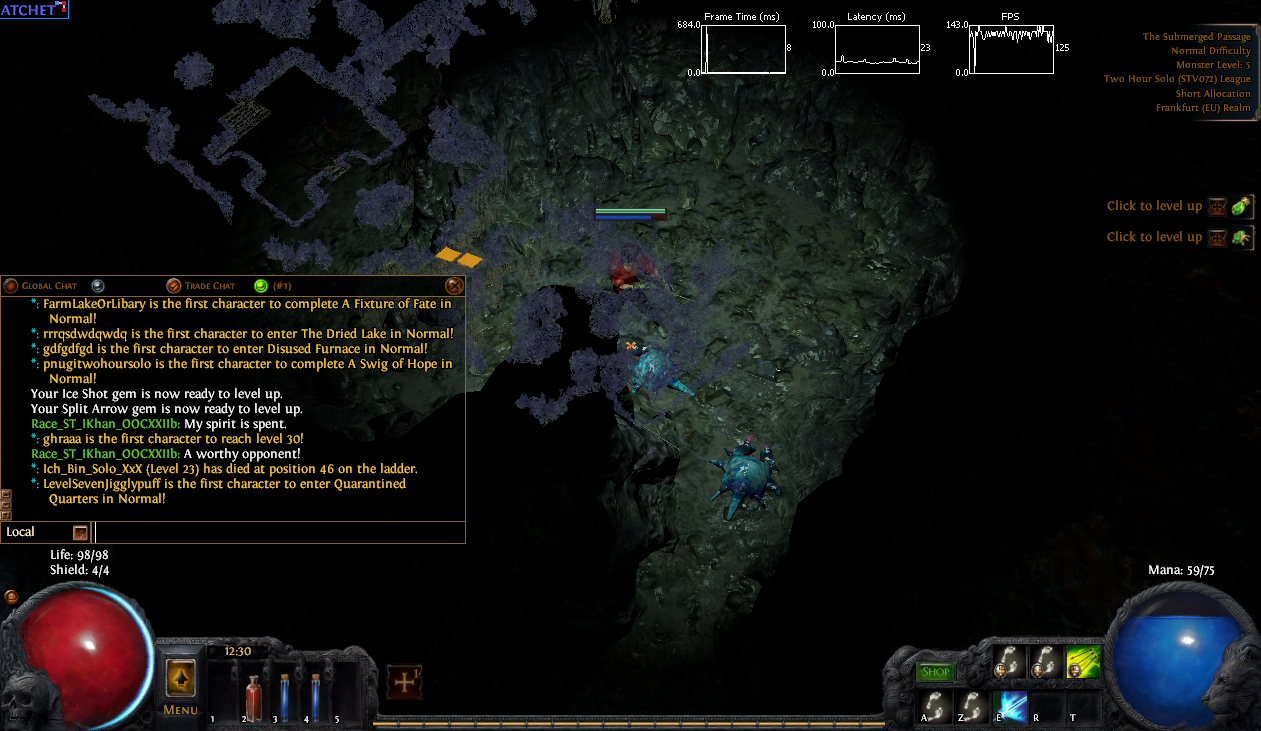Level up the first gem in the list

[1242, 206]
